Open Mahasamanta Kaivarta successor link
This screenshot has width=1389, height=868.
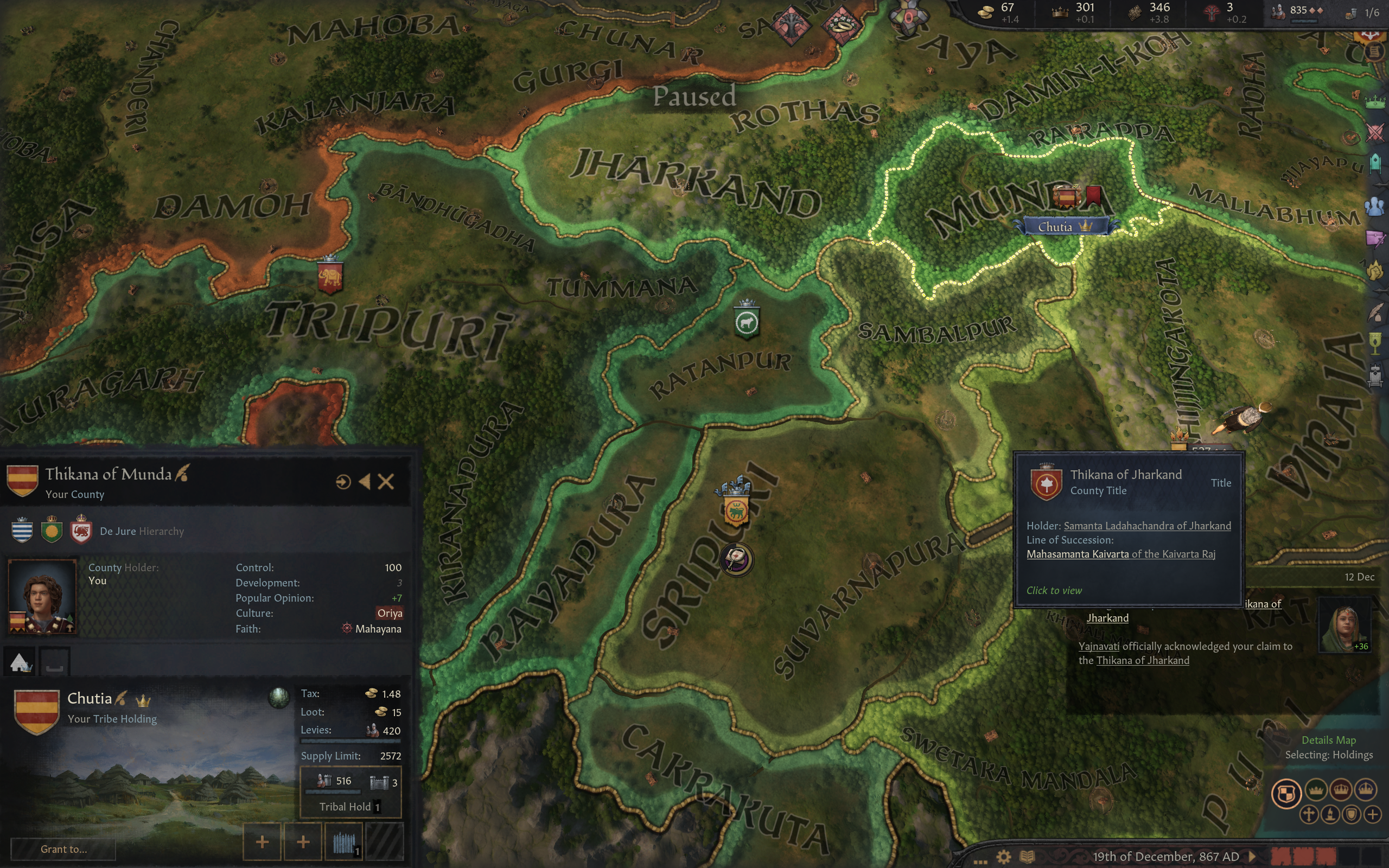pos(1078,554)
